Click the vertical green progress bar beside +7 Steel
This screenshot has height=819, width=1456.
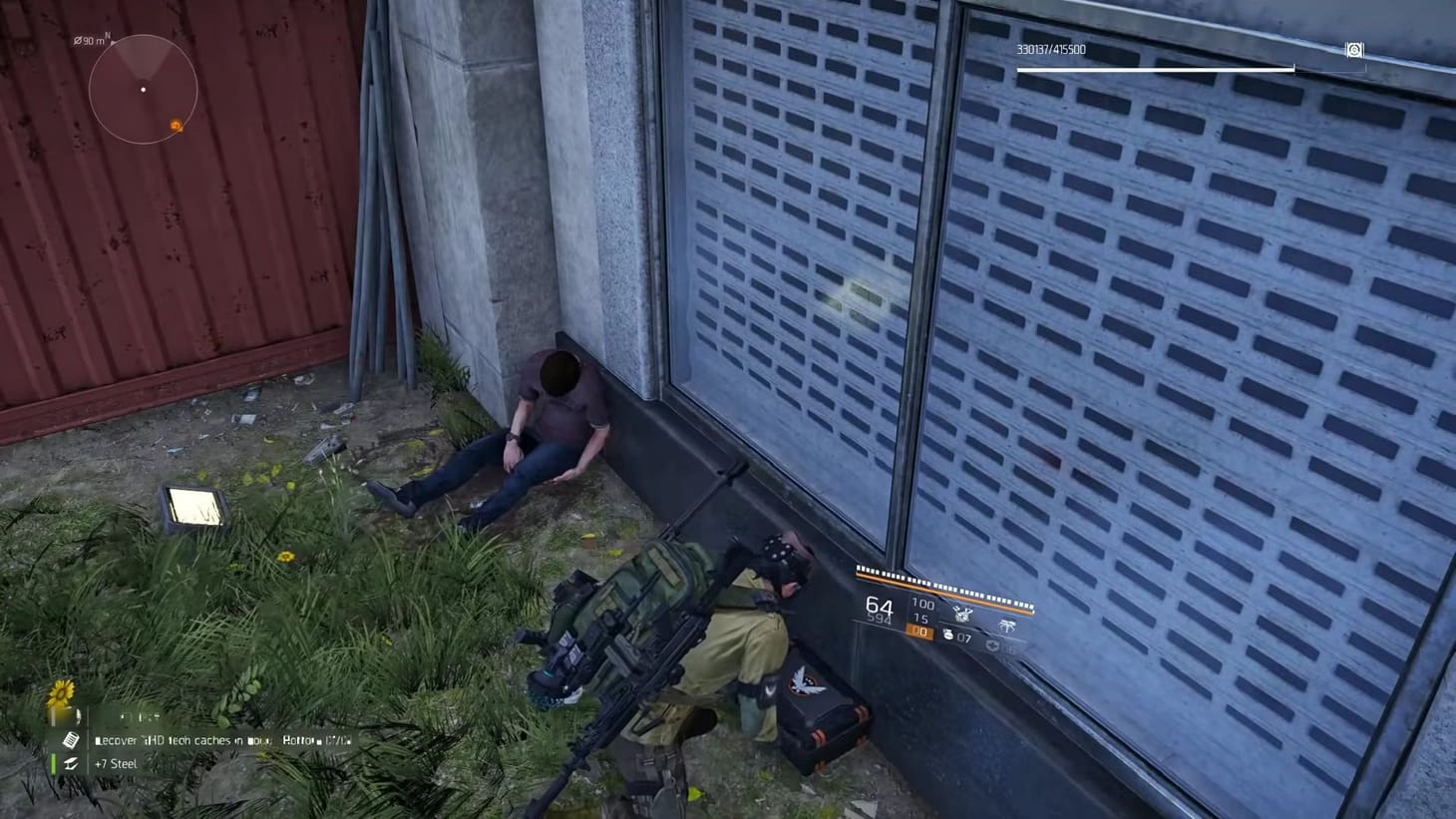pos(52,762)
